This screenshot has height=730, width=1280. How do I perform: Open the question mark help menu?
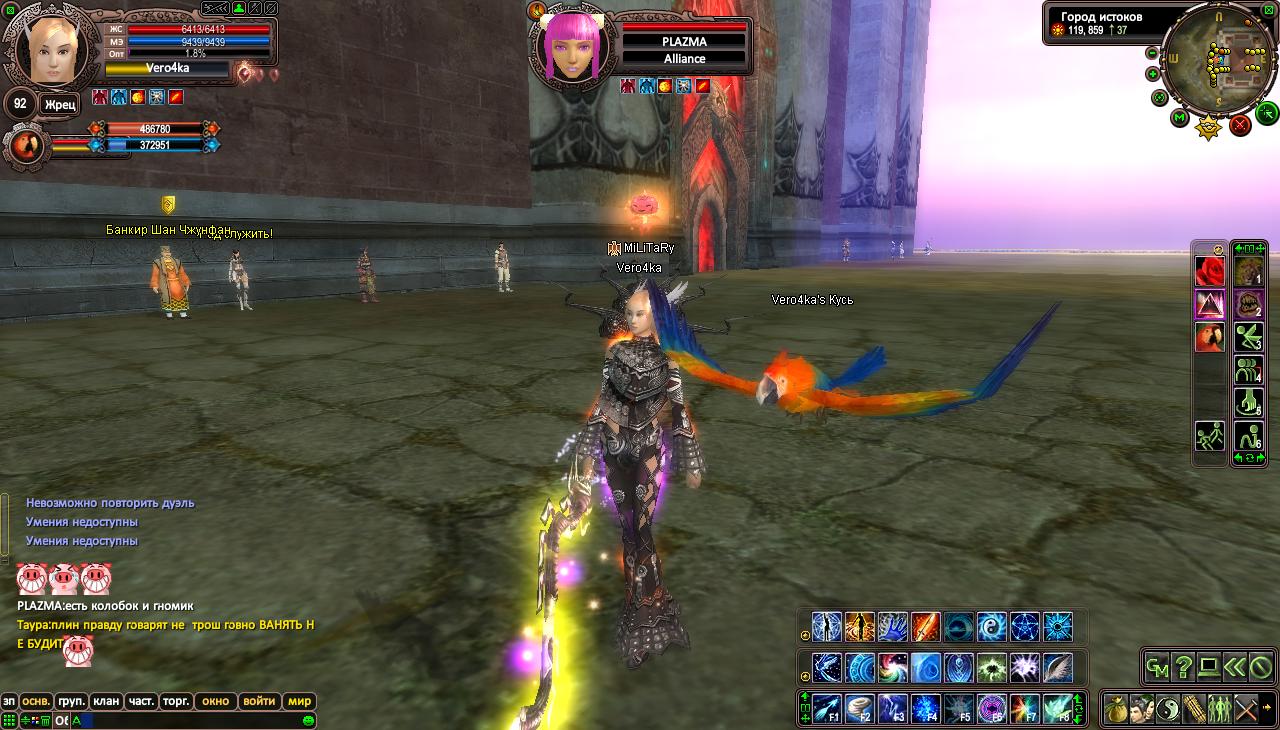click(x=1184, y=666)
